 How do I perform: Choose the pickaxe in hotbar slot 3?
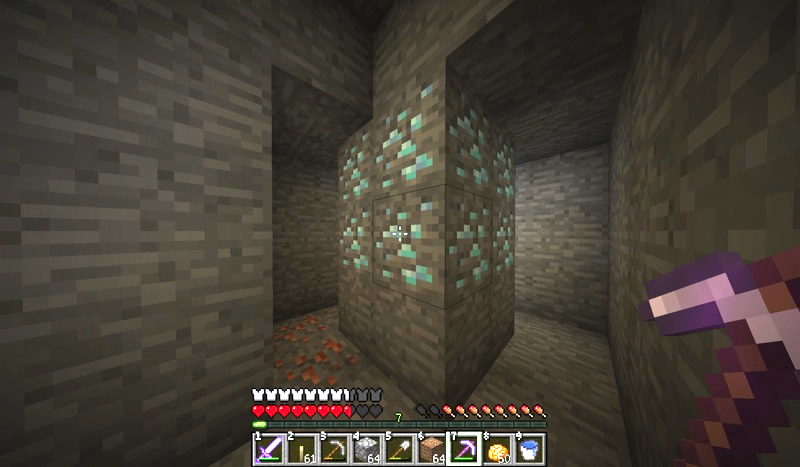[336, 449]
